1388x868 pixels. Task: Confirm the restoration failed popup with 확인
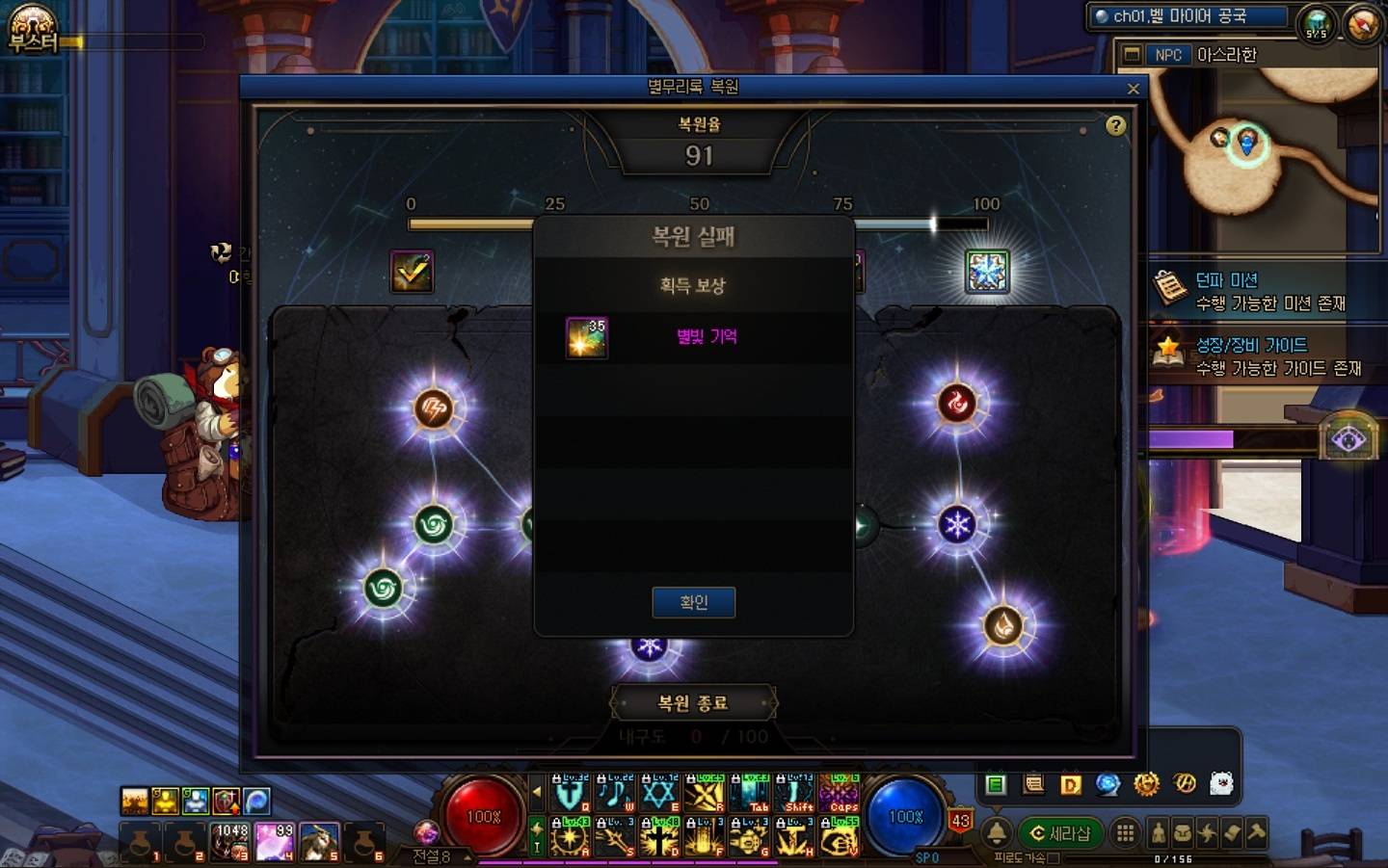tap(693, 602)
